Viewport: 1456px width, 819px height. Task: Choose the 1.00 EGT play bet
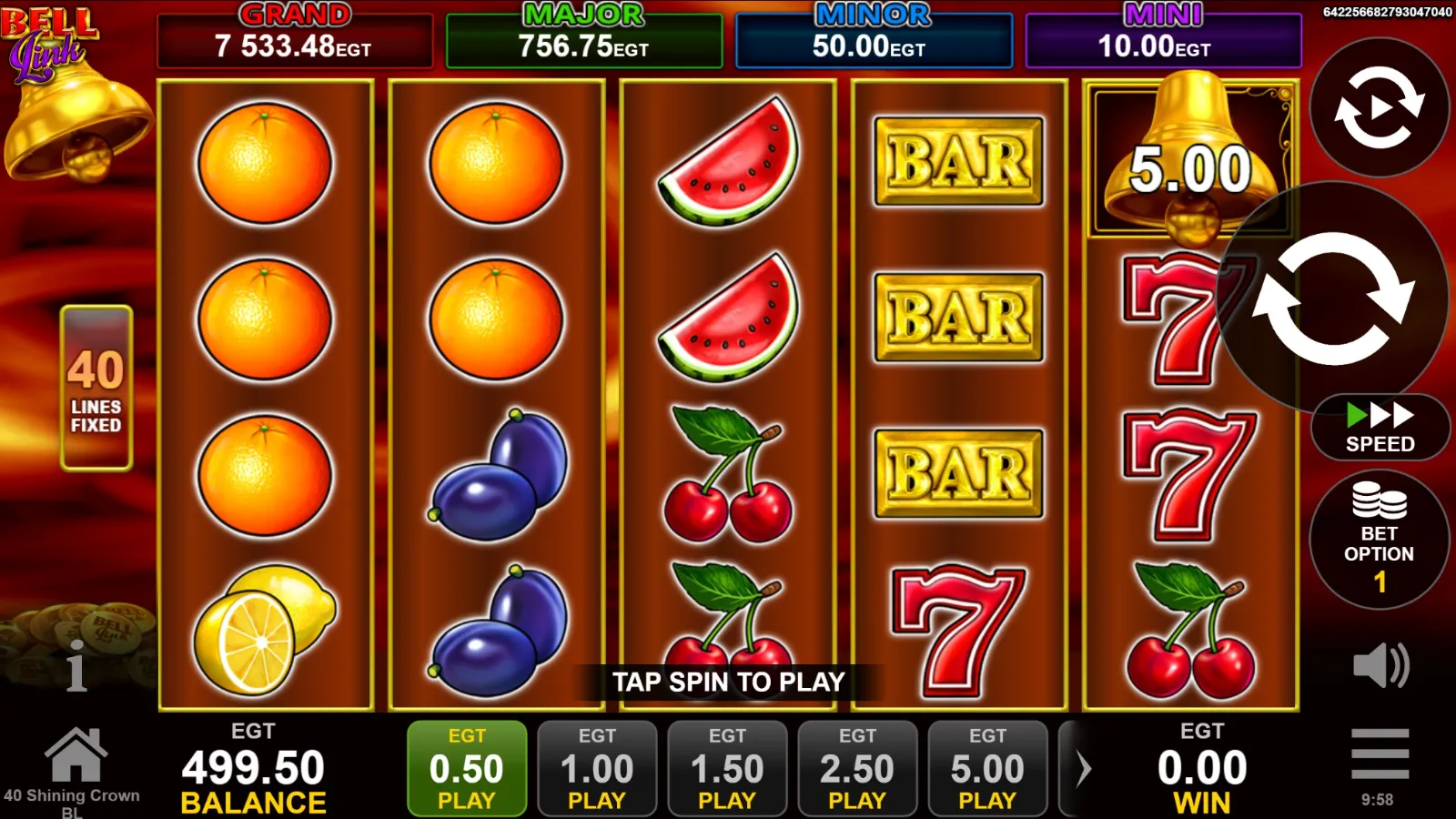coord(597,769)
